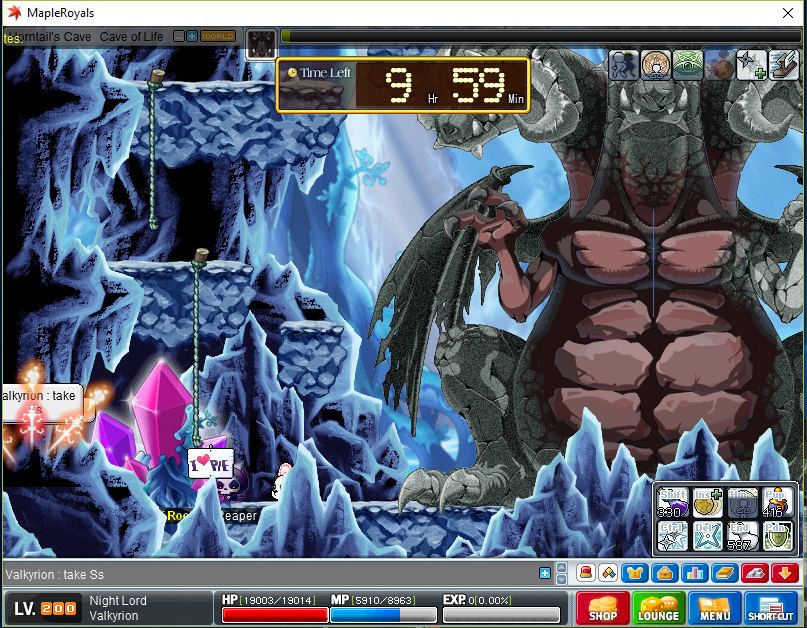The height and width of the screenshot is (628, 807).
Task: Select the green eye buff icon
Action: click(x=688, y=65)
